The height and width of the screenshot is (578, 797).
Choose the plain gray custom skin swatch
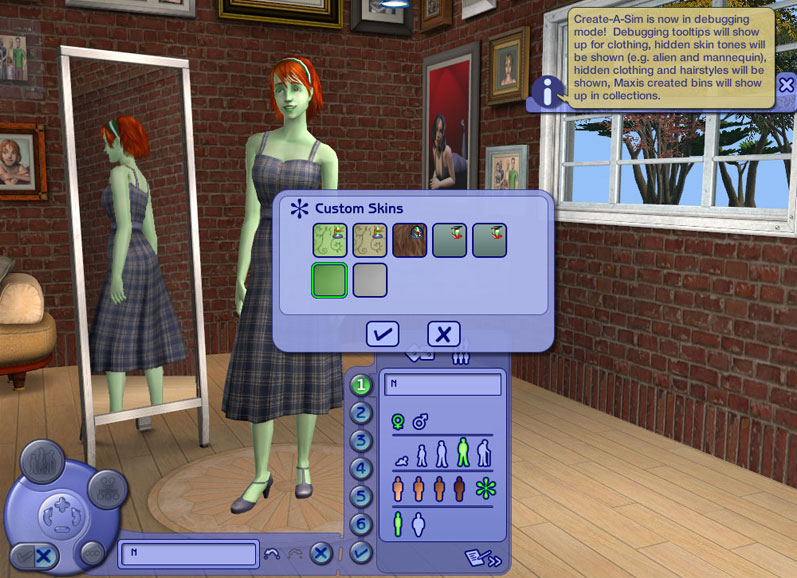click(369, 280)
